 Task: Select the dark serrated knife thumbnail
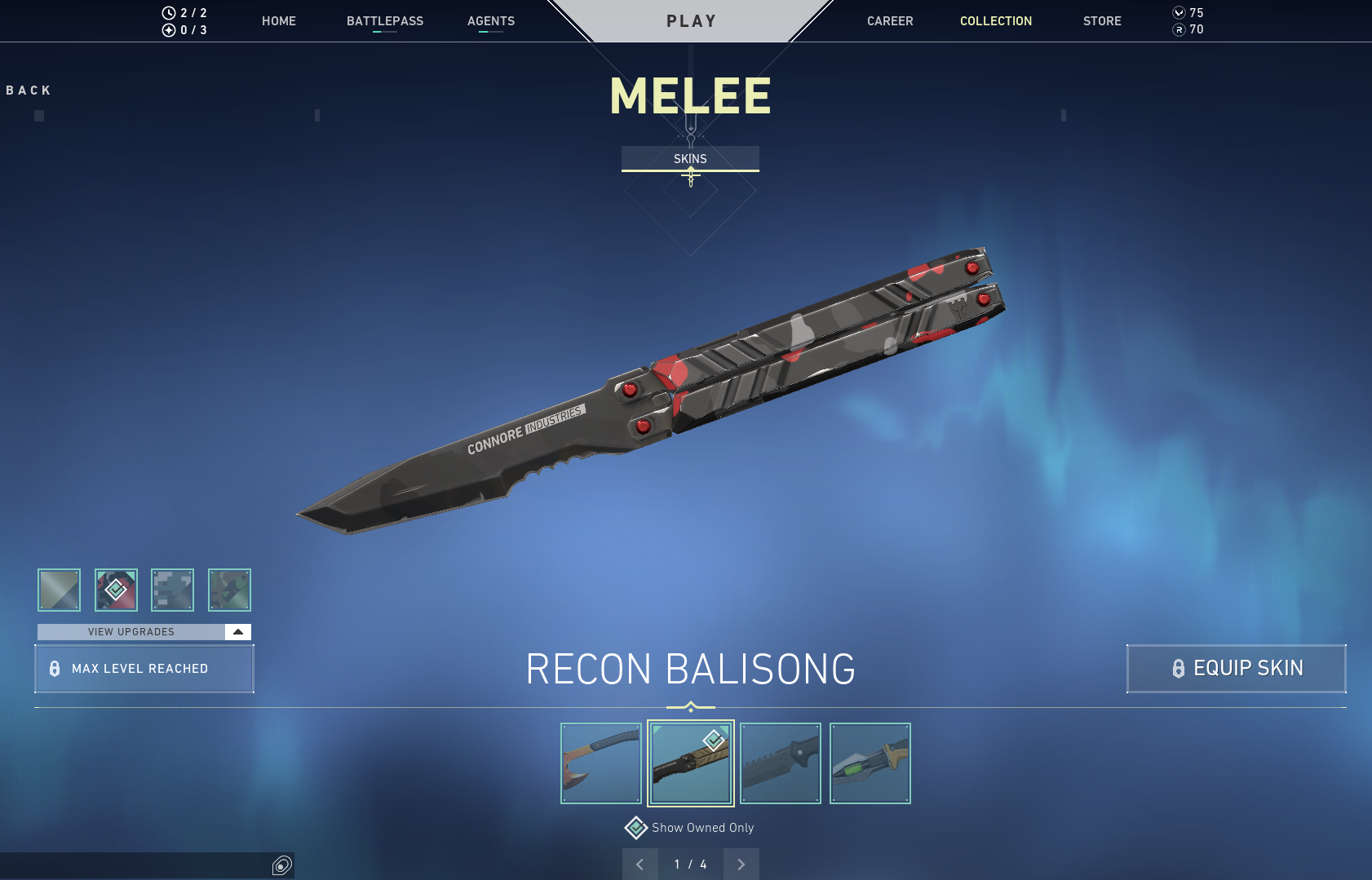[781, 763]
